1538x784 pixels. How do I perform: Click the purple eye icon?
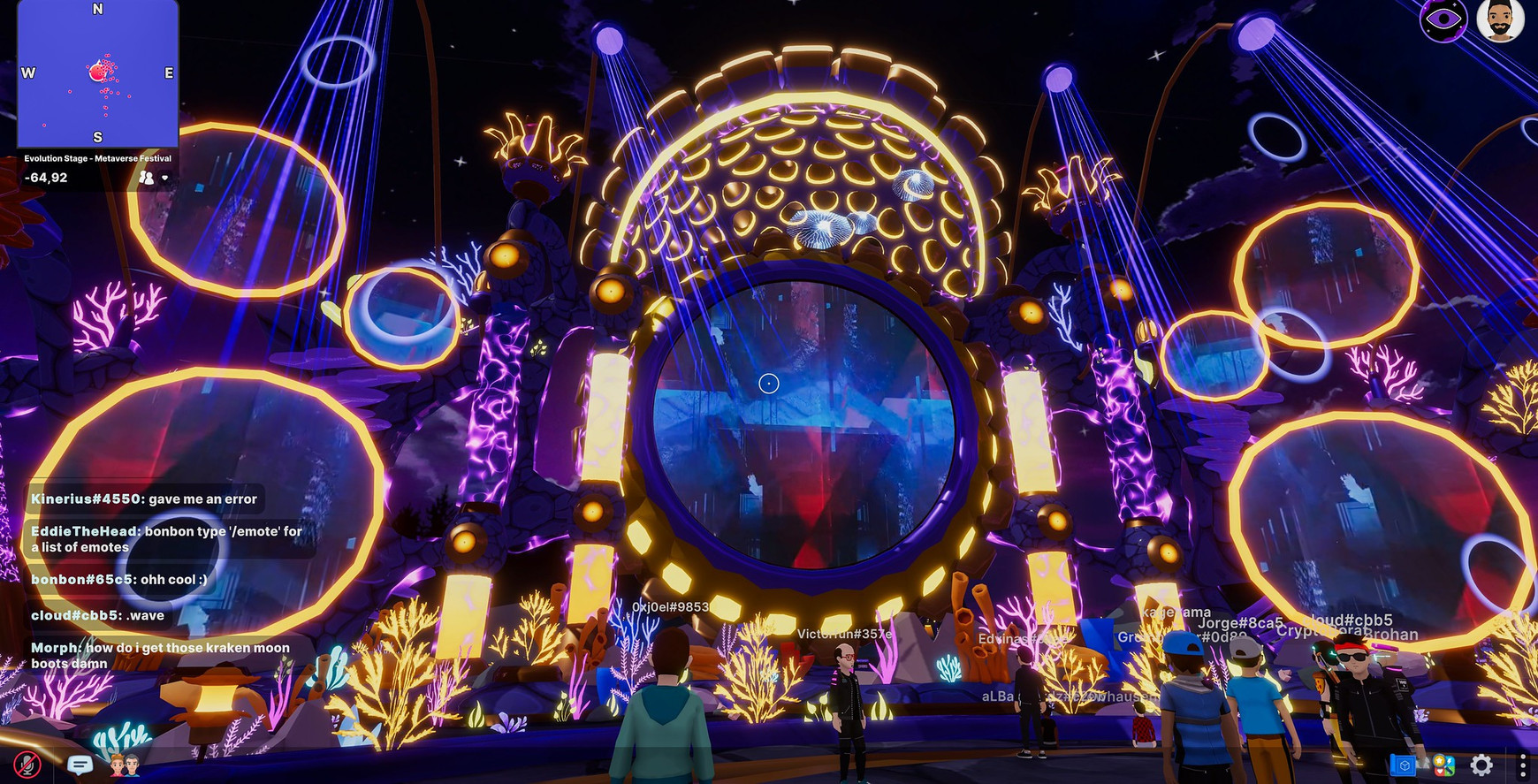1443,19
